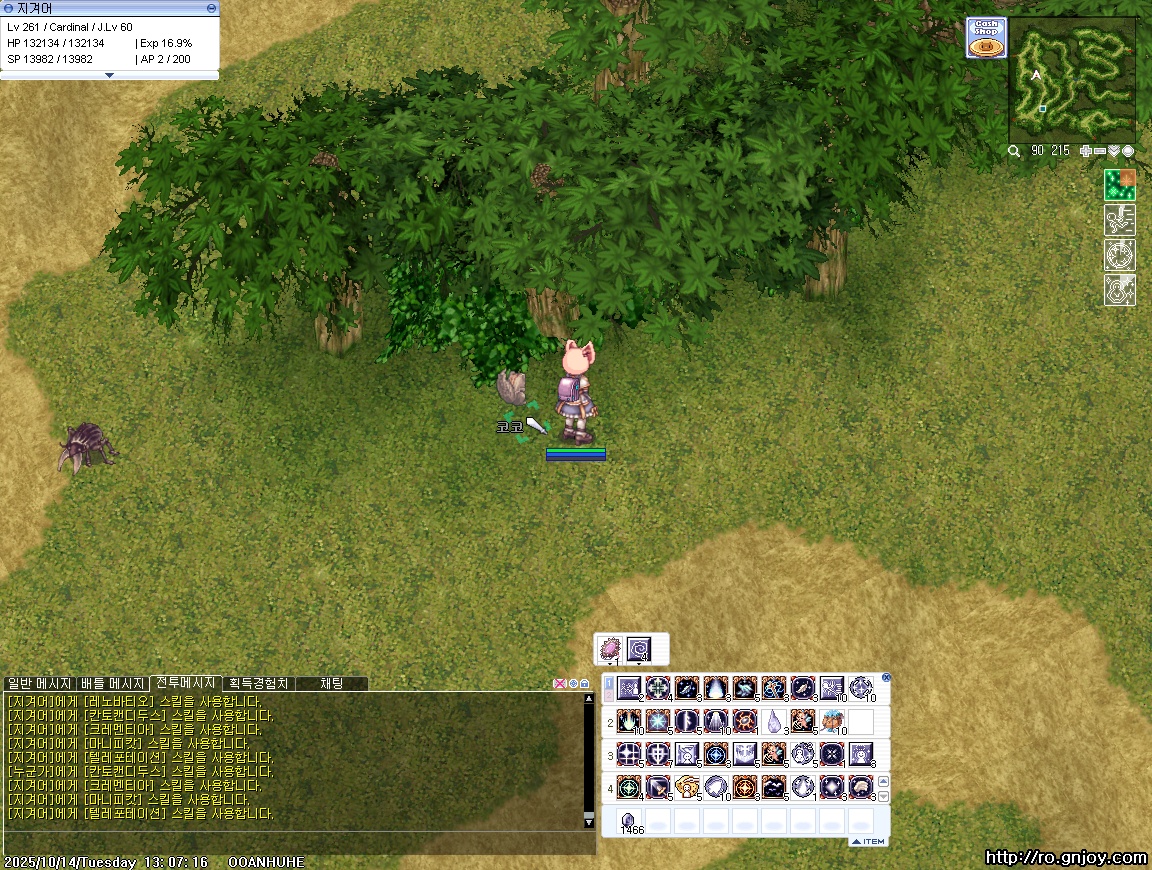Image resolution: width=1152 pixels, height=870 pixels.
Task: Toggle the ITEM bar expander
Action: (868, 842)
